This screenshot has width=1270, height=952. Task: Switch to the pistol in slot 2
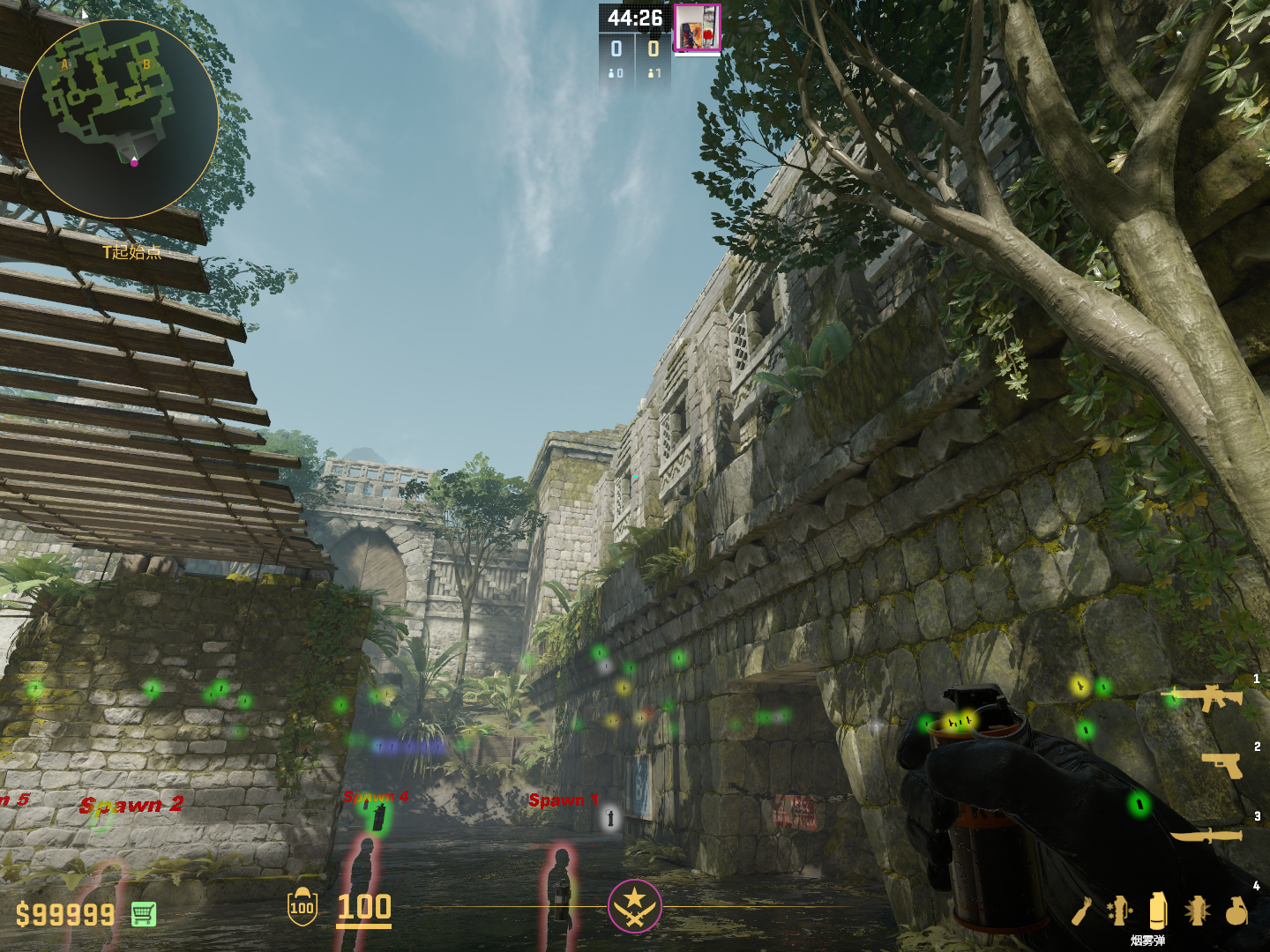tap(1222, 764)
